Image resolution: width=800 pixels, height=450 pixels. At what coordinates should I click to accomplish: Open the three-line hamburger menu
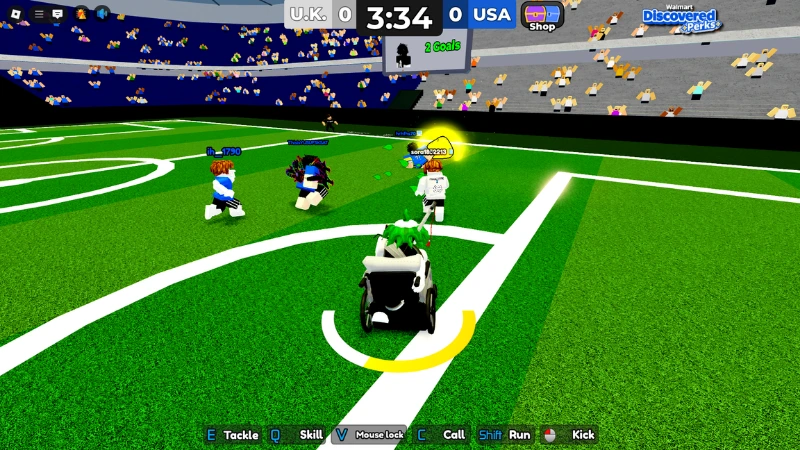39,14
